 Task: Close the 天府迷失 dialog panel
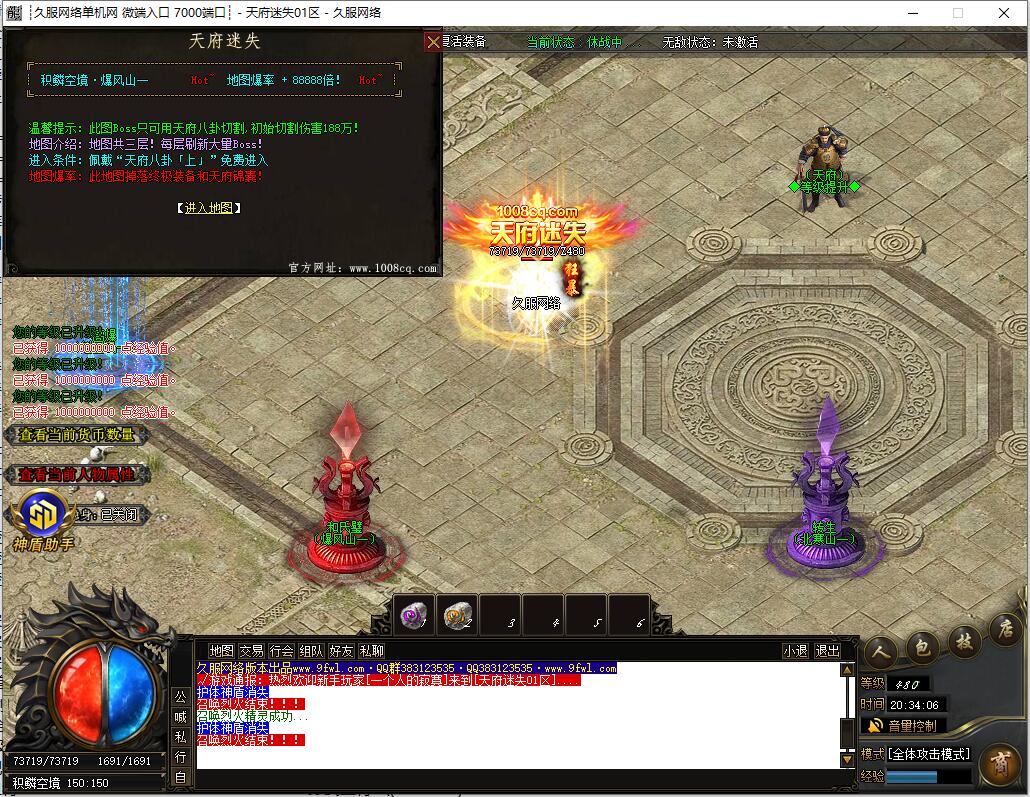(x=433, y=41)
